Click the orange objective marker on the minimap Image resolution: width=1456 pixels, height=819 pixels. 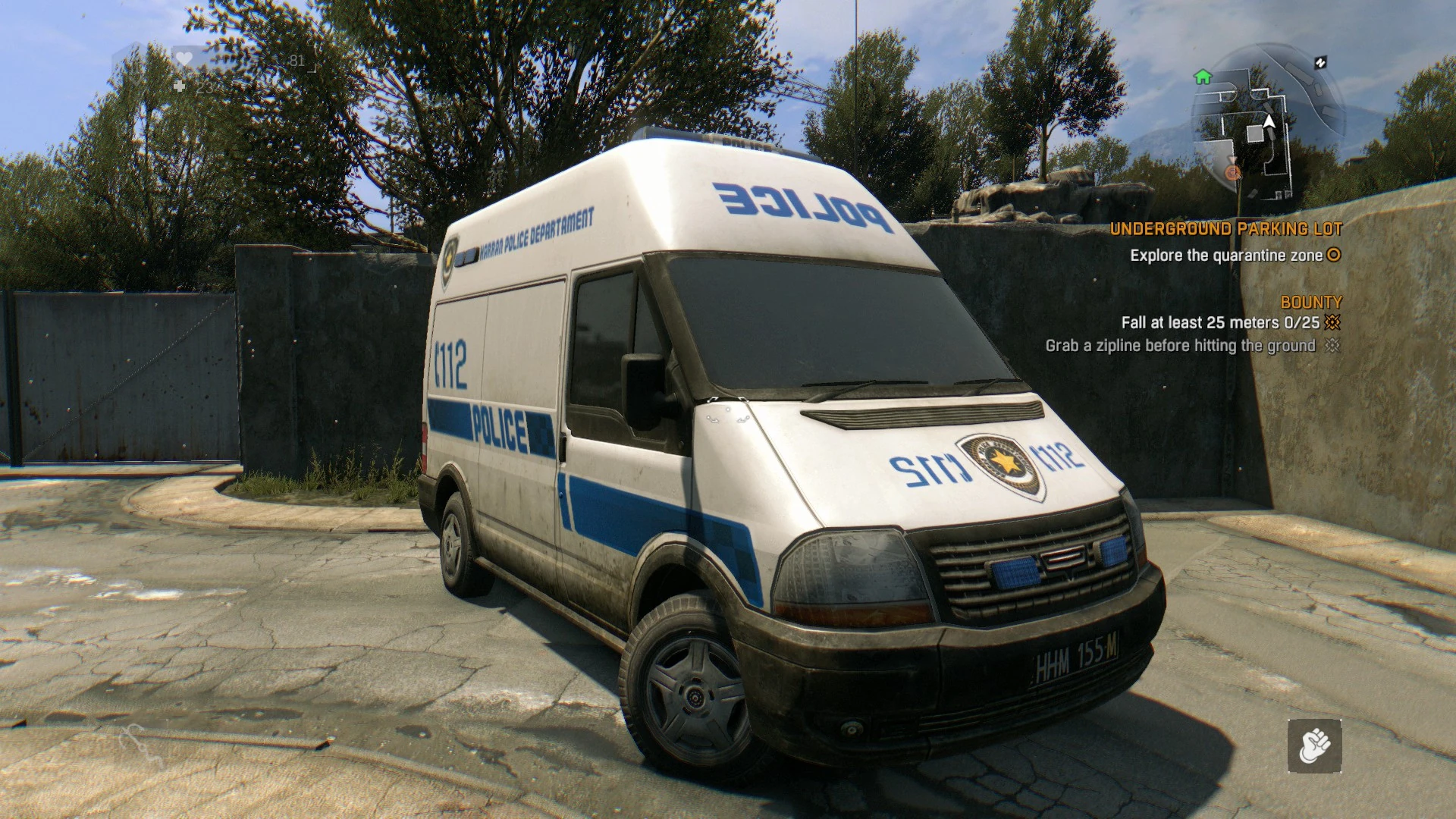1232,173
